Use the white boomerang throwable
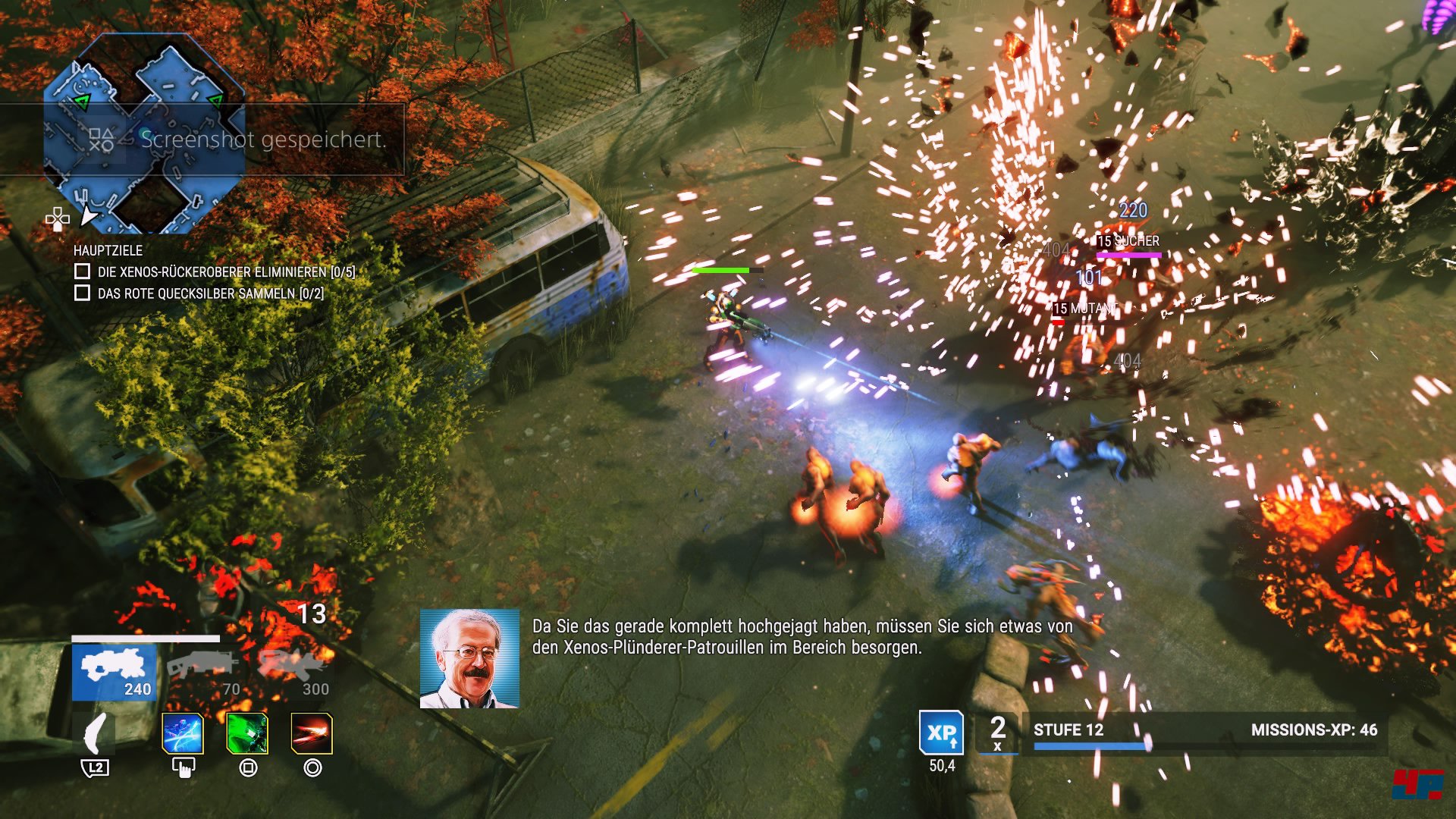Viewport: 1456px width, 819px height. pyautogui.click(x=96, y=734)
